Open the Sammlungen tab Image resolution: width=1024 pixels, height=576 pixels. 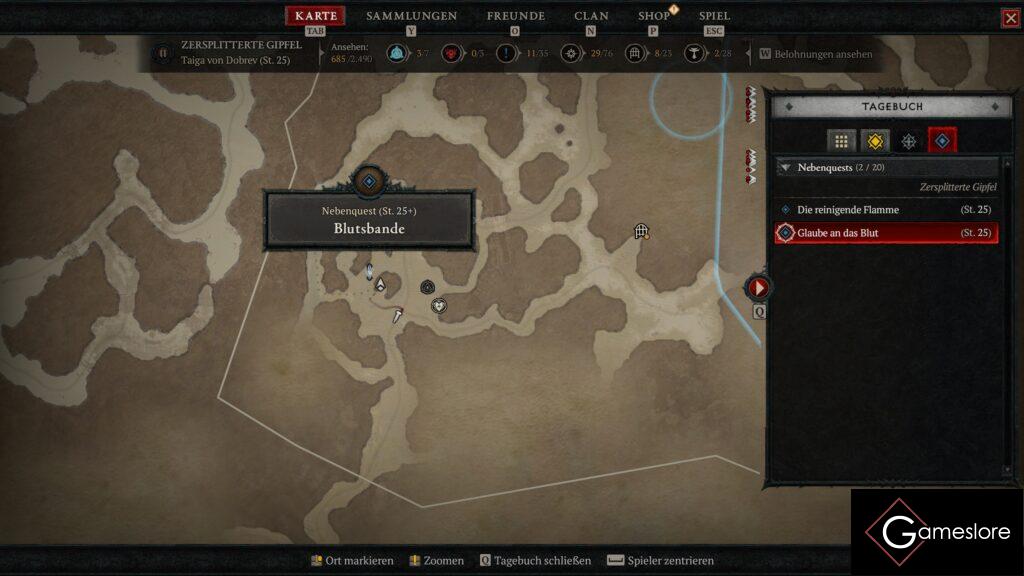tap(411, 16)
